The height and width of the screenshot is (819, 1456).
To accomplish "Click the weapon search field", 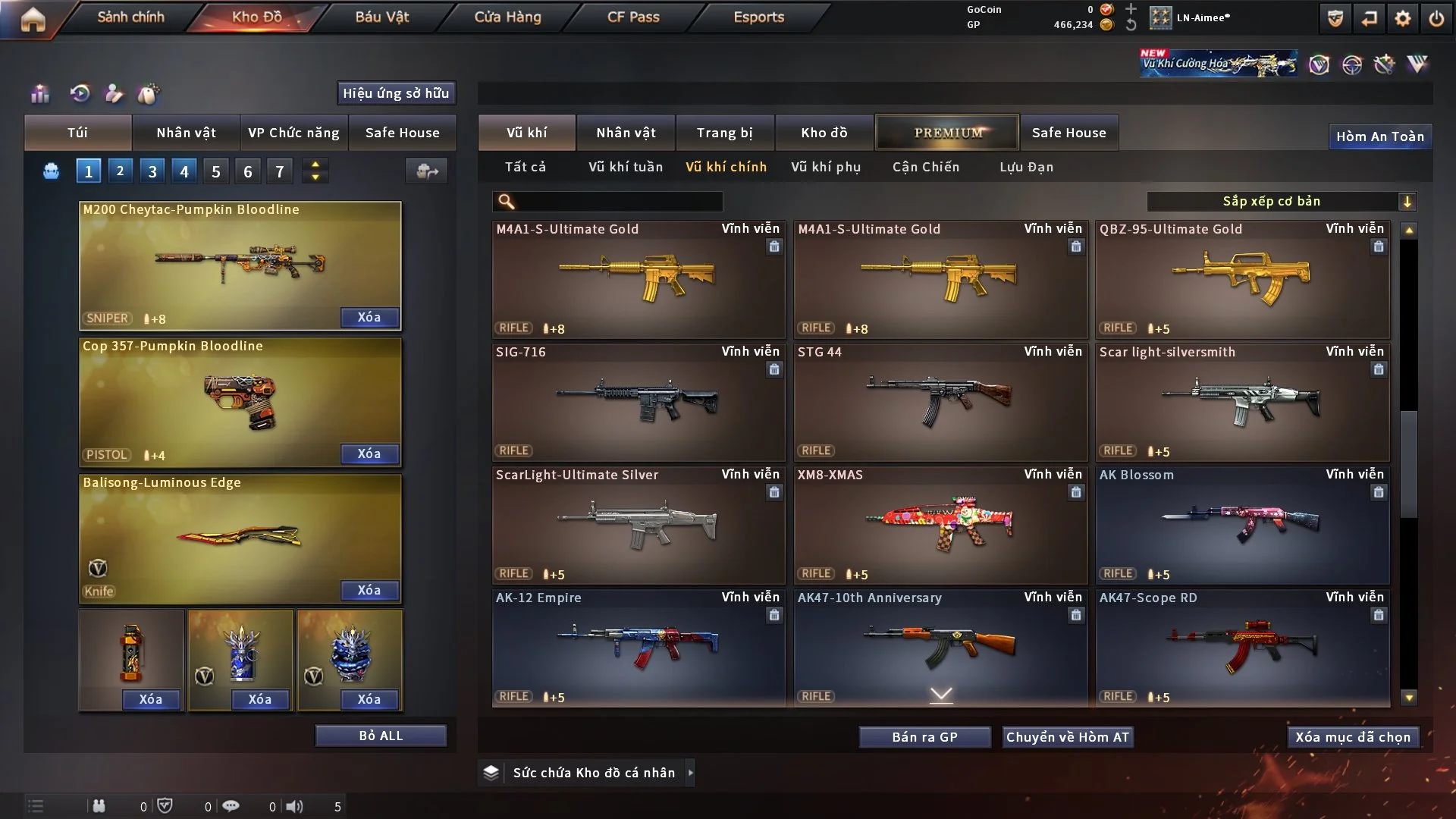I will click(x=618, y=202).
